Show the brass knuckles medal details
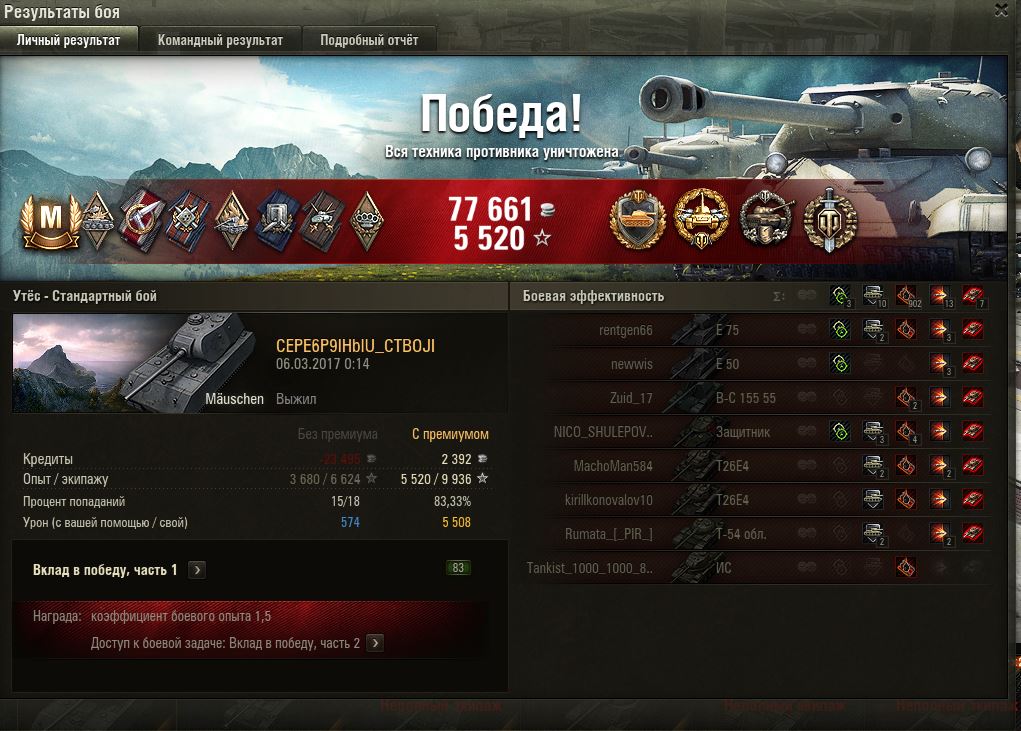1021x731 pixels. click(x=368, y=220)
